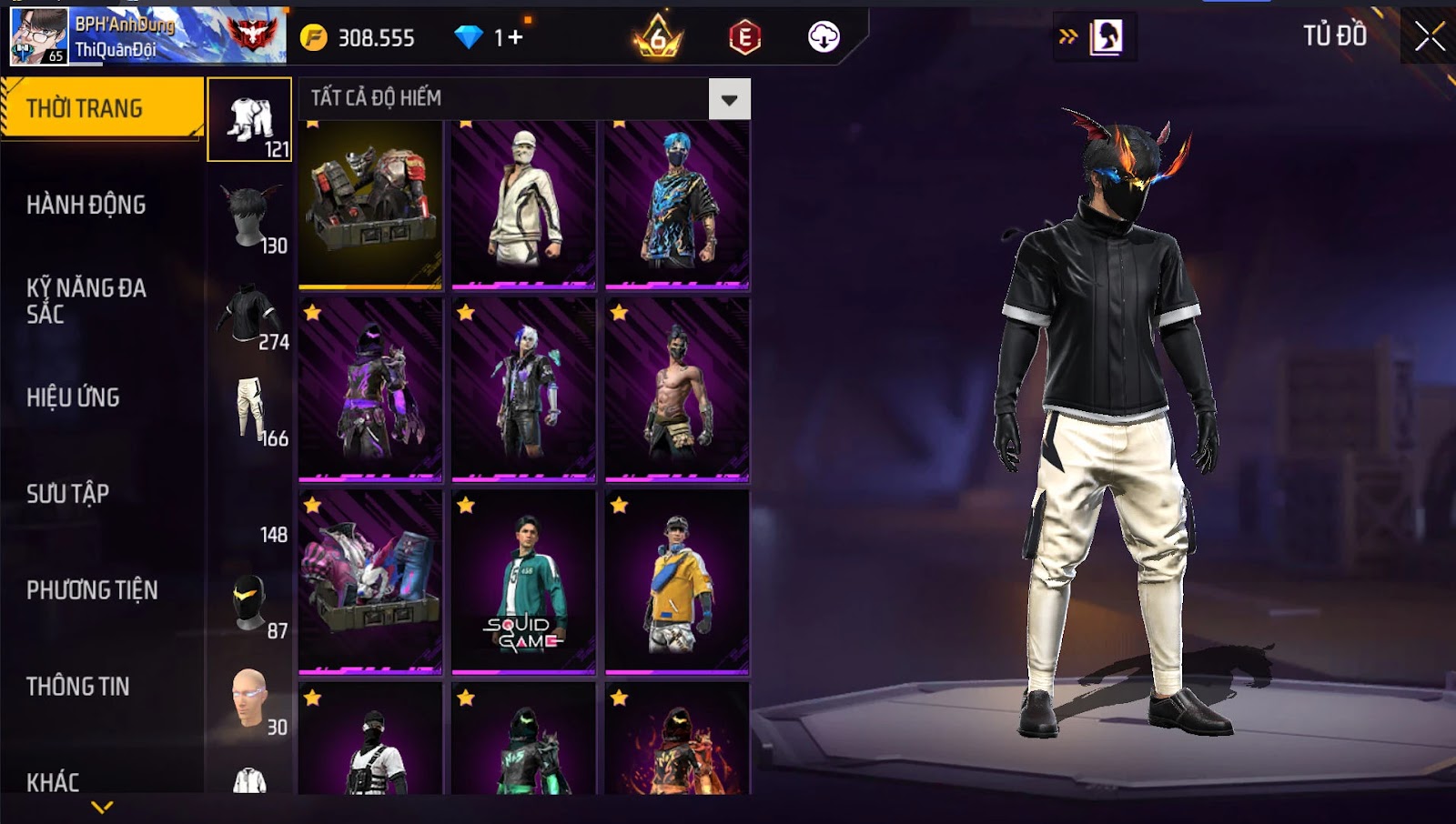This screenshot has width=1456, height=824.
Task: Open the black mask subcategory with 87 items
Action: [x=250, y=604]
